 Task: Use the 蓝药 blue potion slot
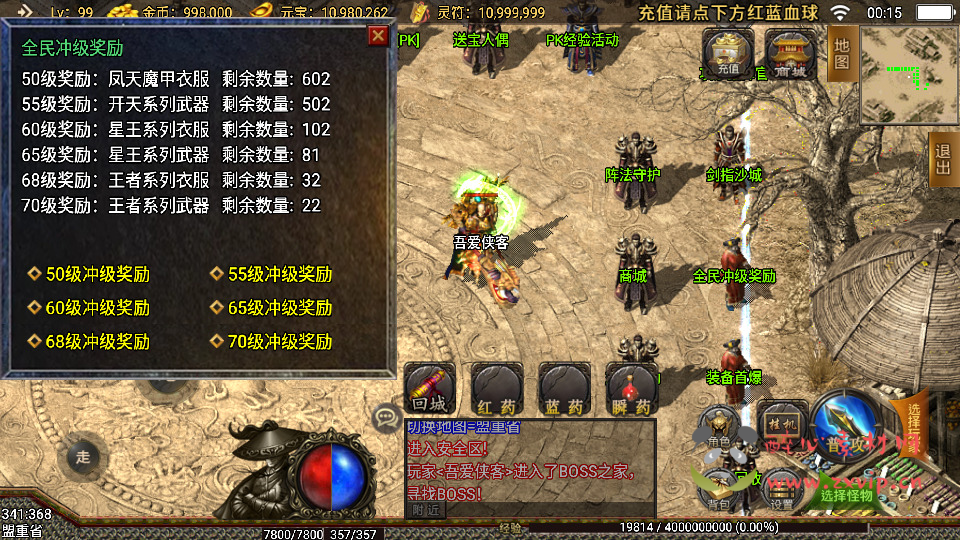(x=564, y=389)
